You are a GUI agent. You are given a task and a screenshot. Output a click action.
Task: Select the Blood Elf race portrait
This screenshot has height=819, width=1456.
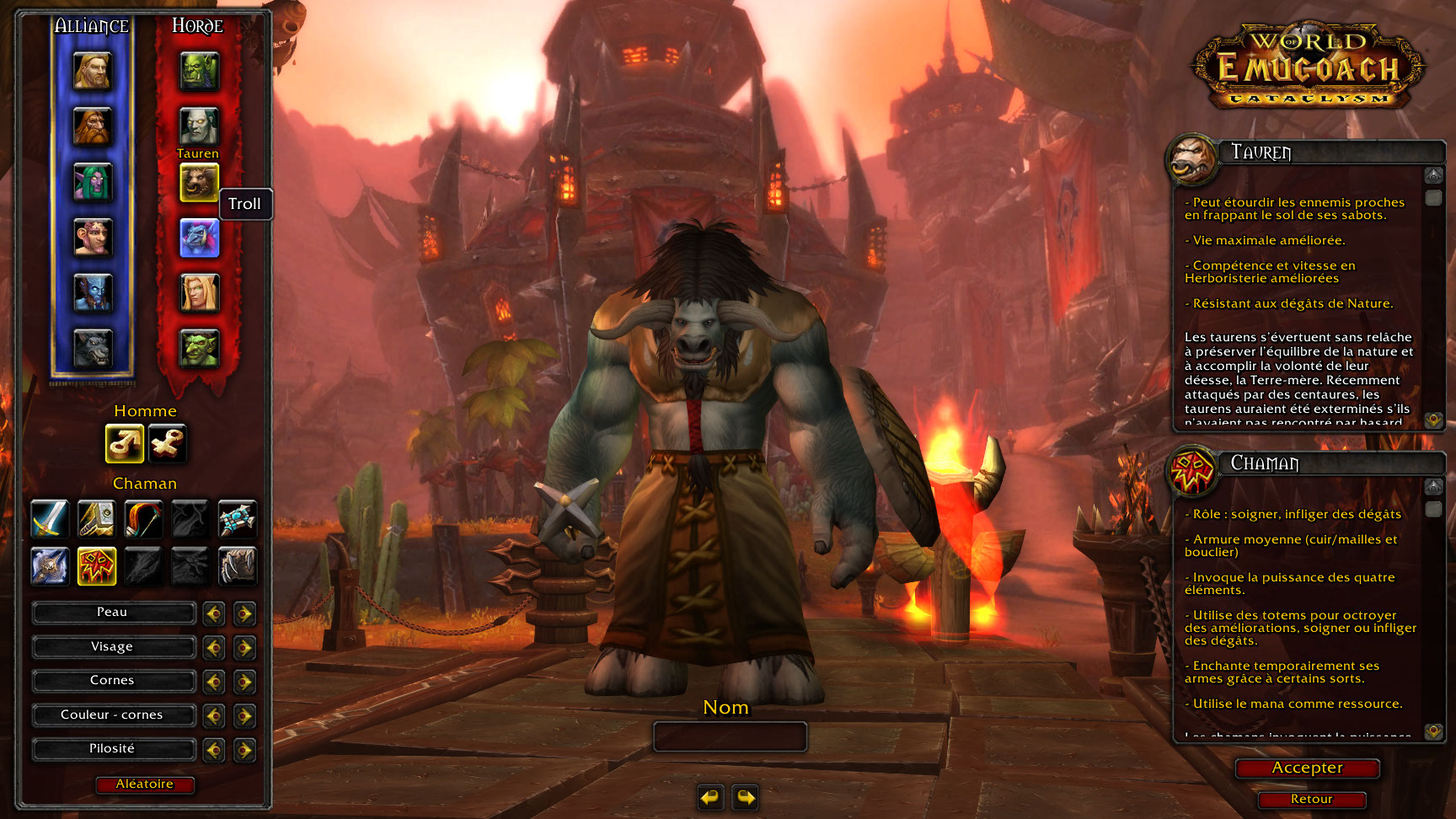point(199,292)
